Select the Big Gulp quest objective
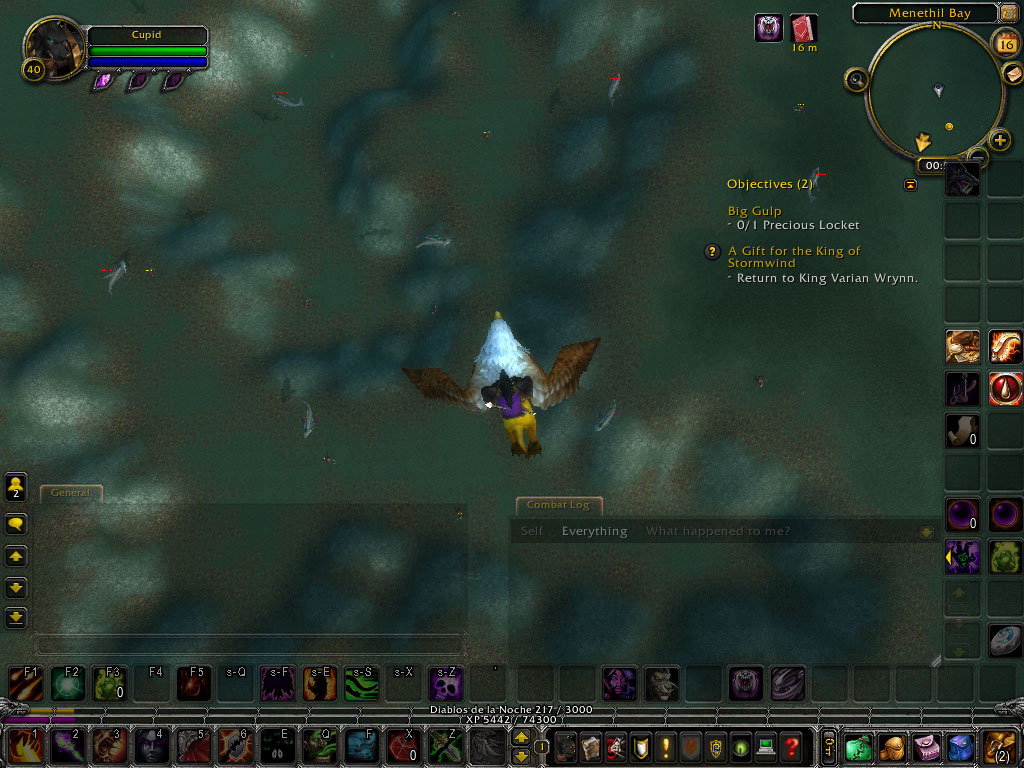Screen dimensions: 1024x768 click(x=755, y=211)
